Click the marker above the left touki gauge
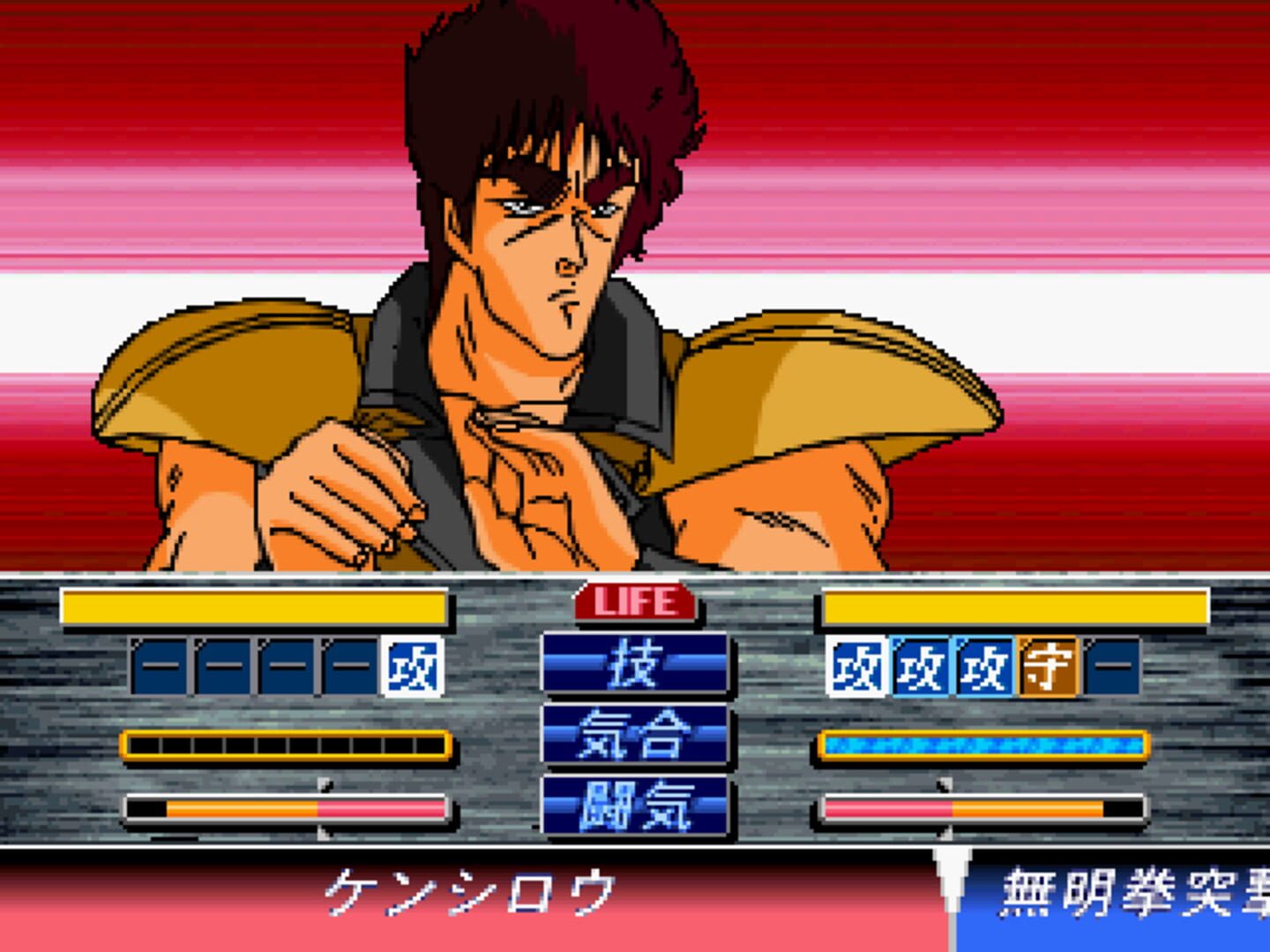The image size is (1270, 952). click(323, 785)
